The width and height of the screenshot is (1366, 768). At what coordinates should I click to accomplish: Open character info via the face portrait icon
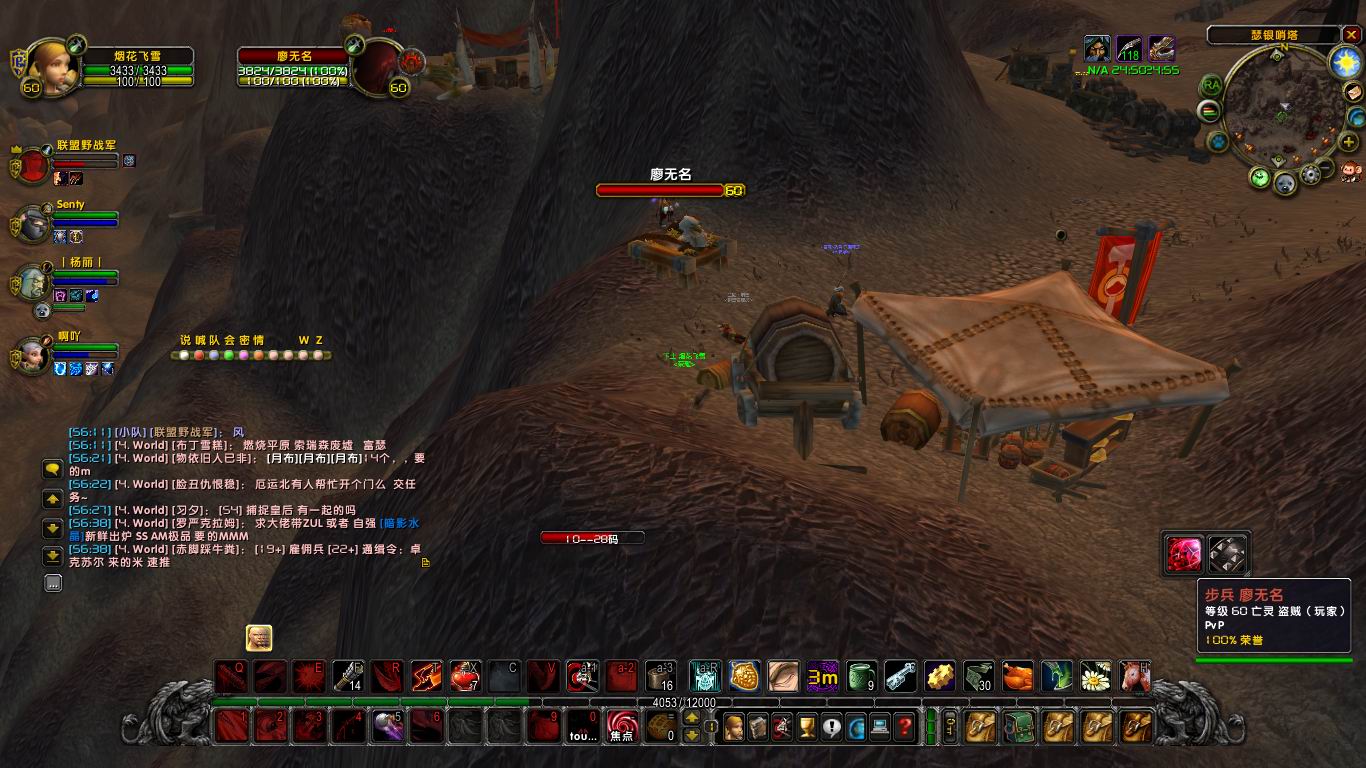[x=732, y=726]
